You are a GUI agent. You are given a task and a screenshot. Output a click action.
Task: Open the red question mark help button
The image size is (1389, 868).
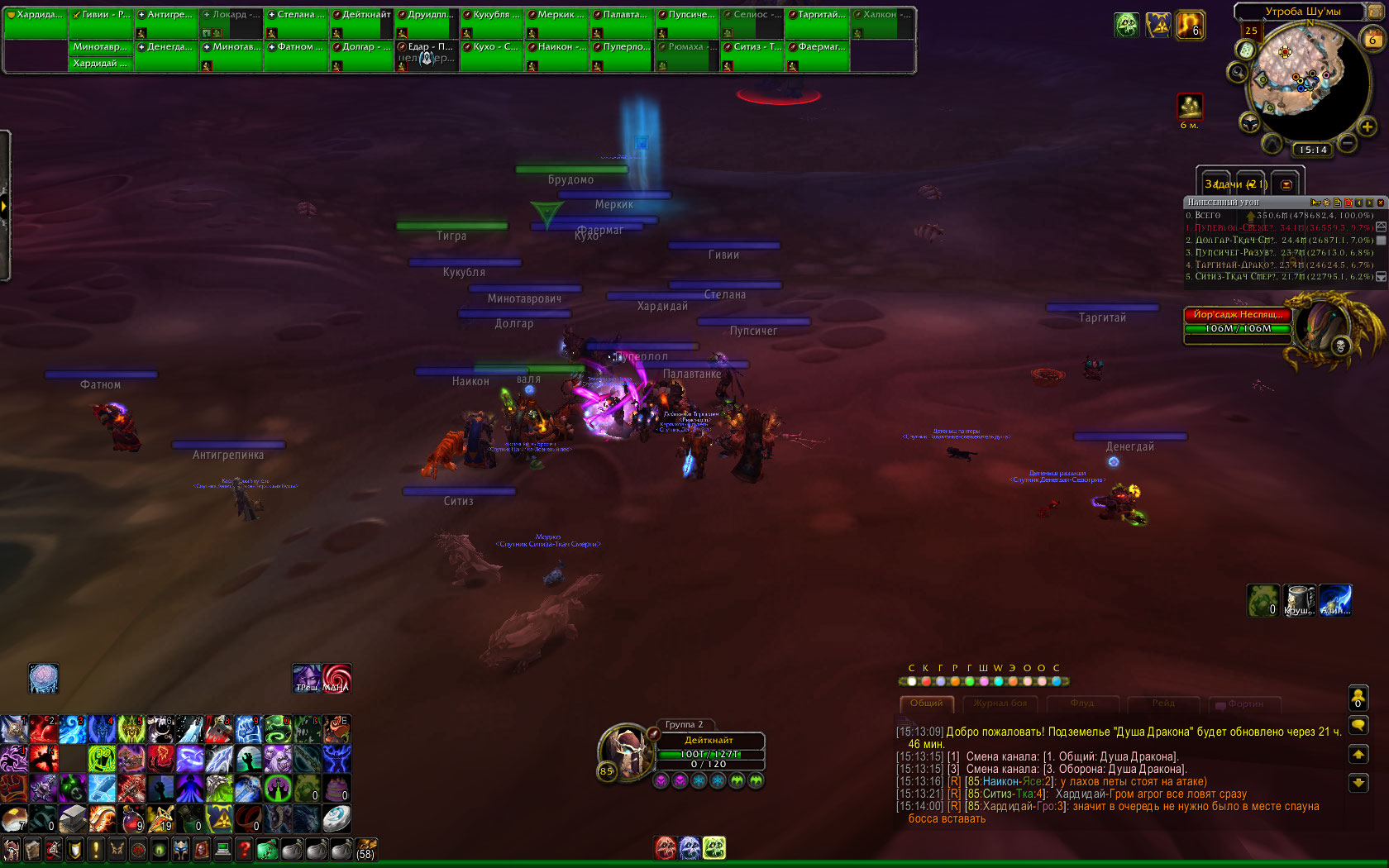244,849
